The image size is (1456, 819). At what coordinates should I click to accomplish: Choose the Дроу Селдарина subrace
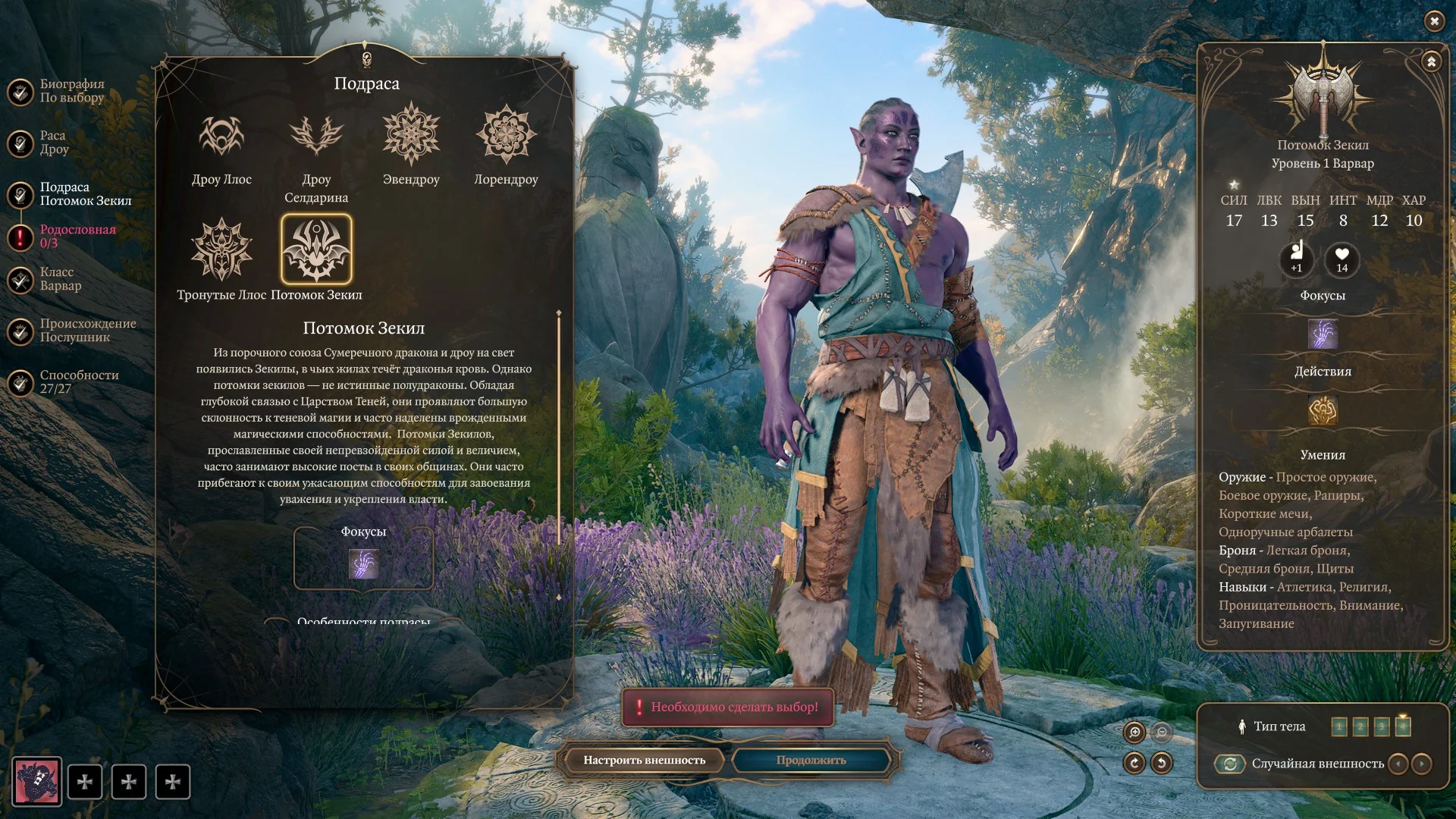(x=316, y=136)
